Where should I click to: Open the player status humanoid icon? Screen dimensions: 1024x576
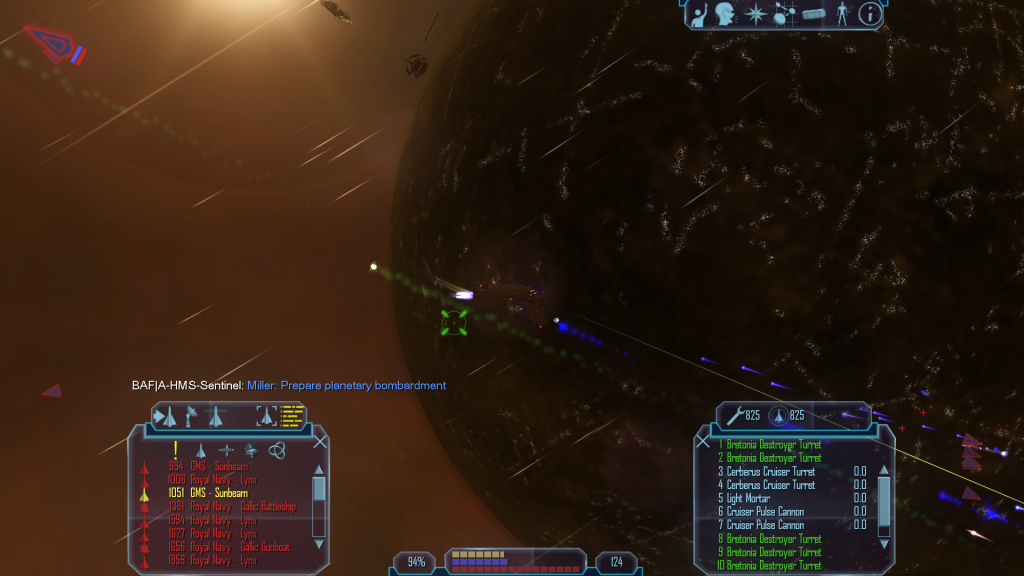842,14
